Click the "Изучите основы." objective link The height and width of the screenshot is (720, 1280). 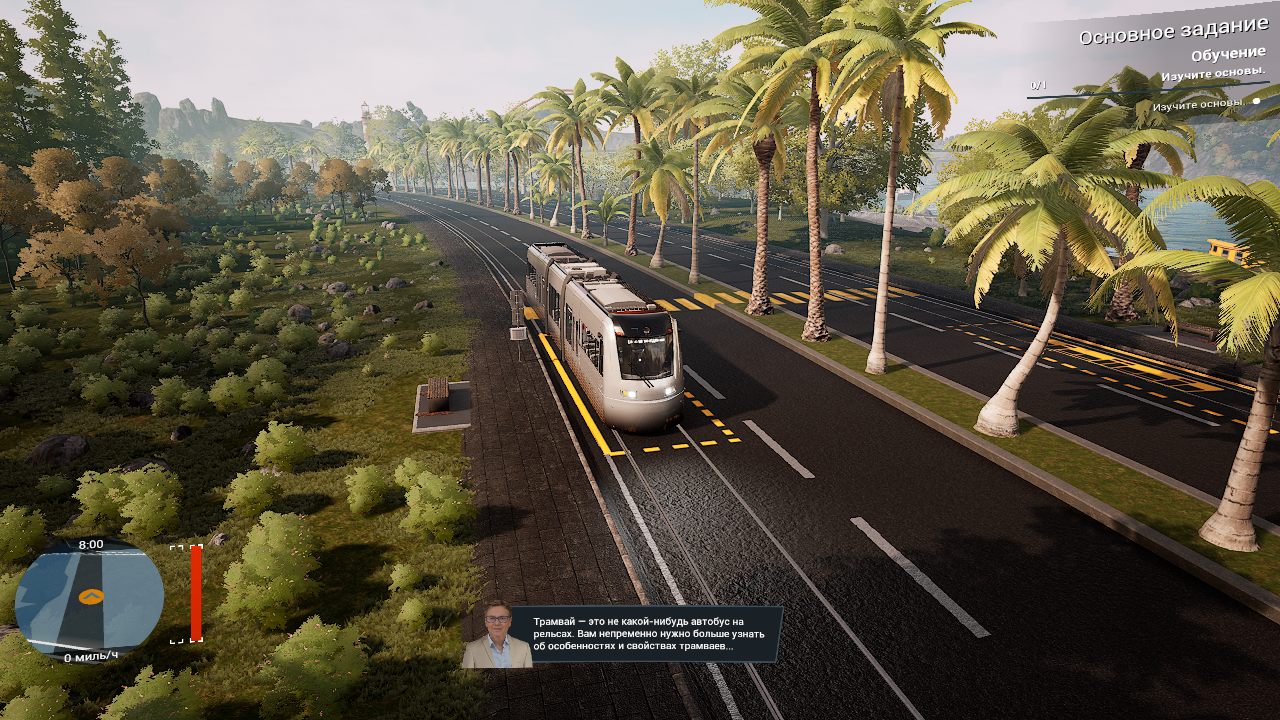1212,72
